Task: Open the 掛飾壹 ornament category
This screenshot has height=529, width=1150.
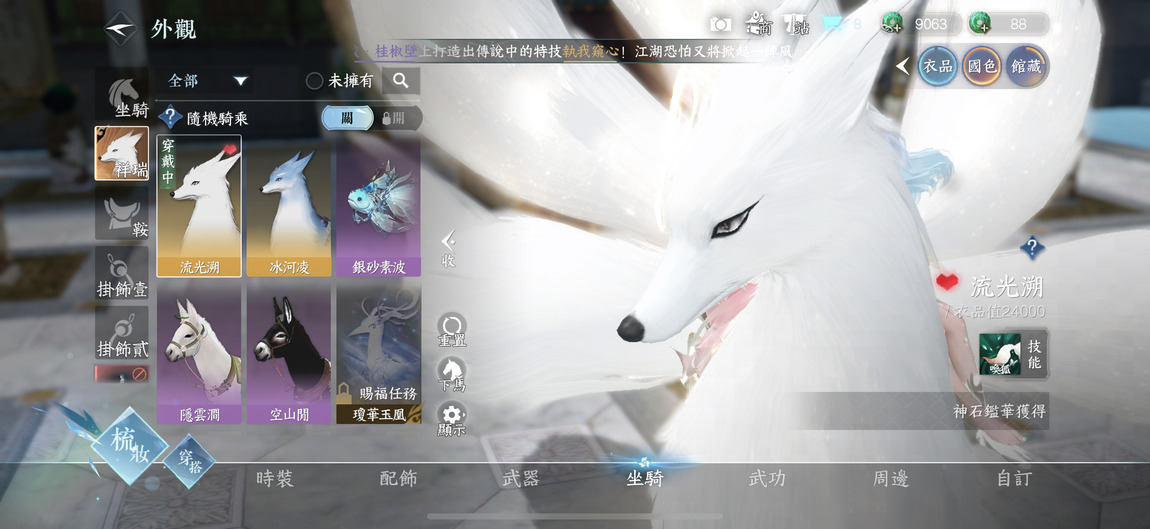Action: [122, 274]
